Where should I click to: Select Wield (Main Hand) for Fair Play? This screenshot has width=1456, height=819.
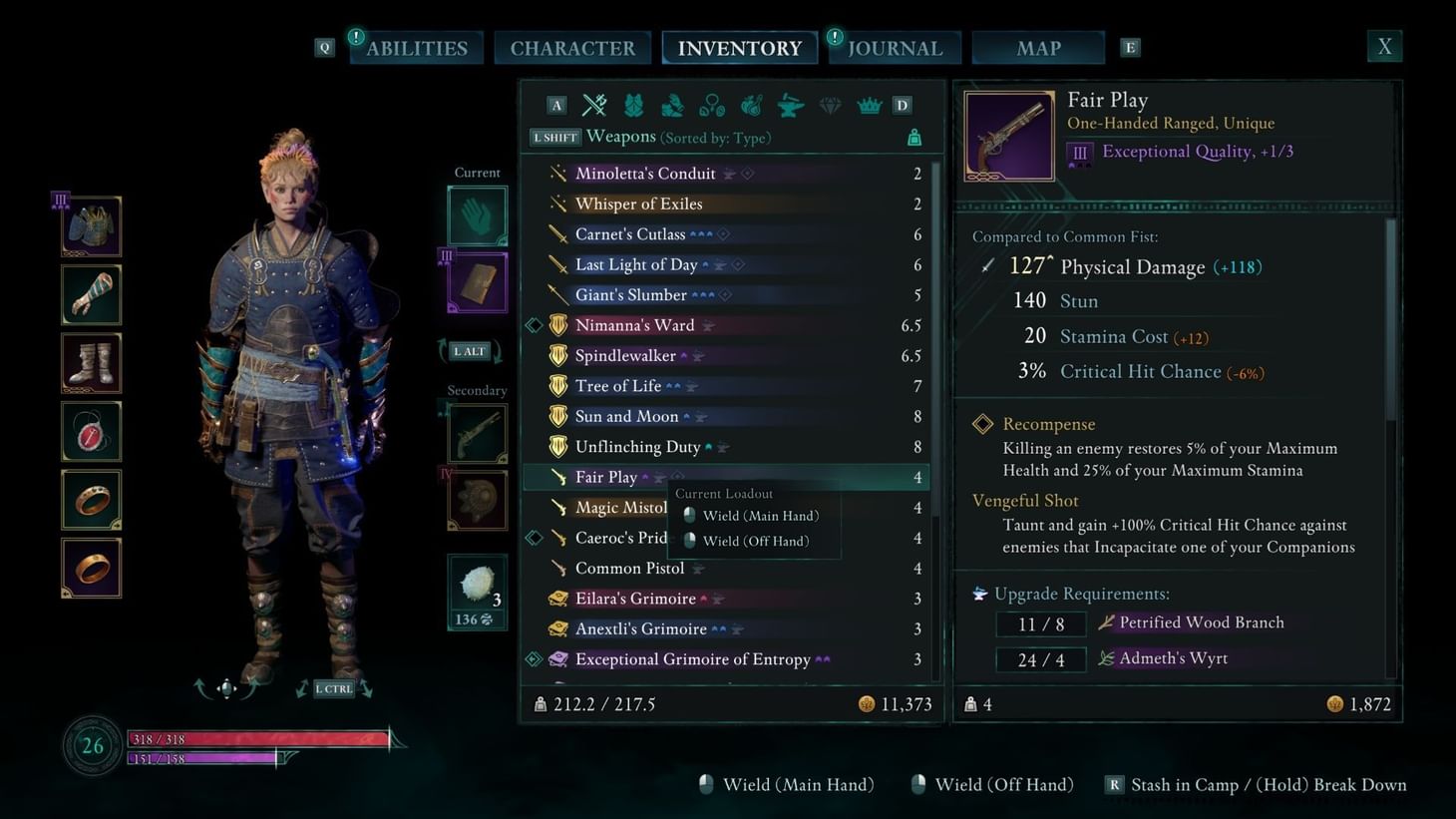coord(759,516)
